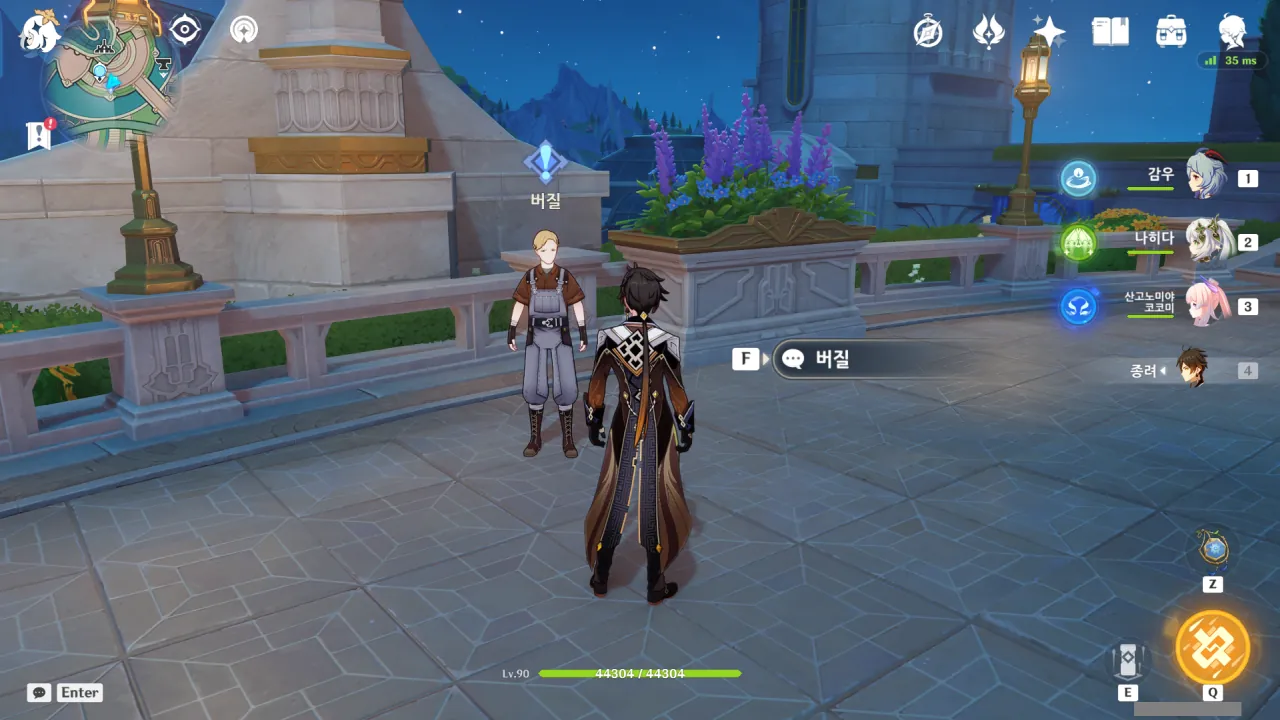Open the backpack inventory icon
This screenshot has width=1280, height=720.
(1171, 32)
